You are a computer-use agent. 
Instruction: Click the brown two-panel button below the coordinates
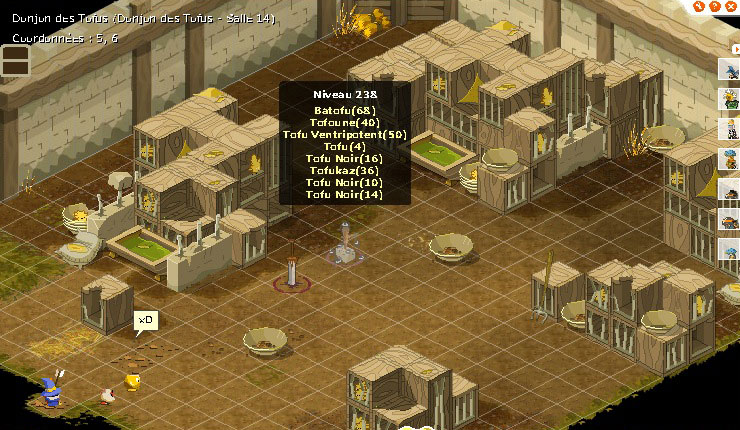pos(15,61)
